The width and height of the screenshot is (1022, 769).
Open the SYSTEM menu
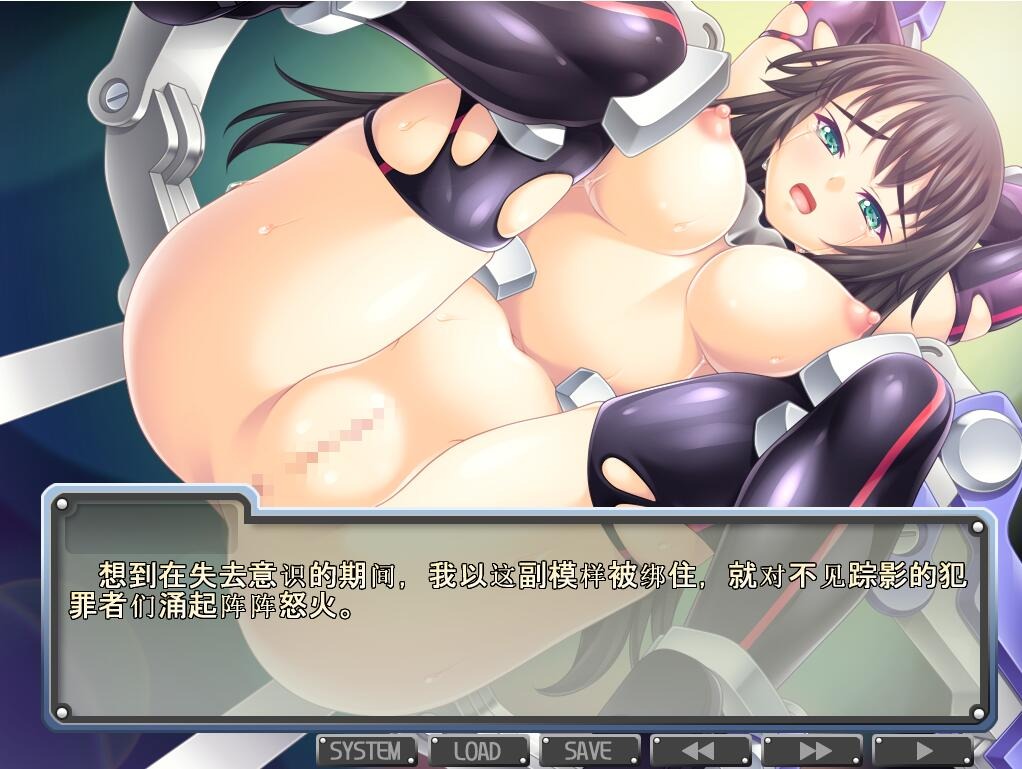[x=366, y=750]
